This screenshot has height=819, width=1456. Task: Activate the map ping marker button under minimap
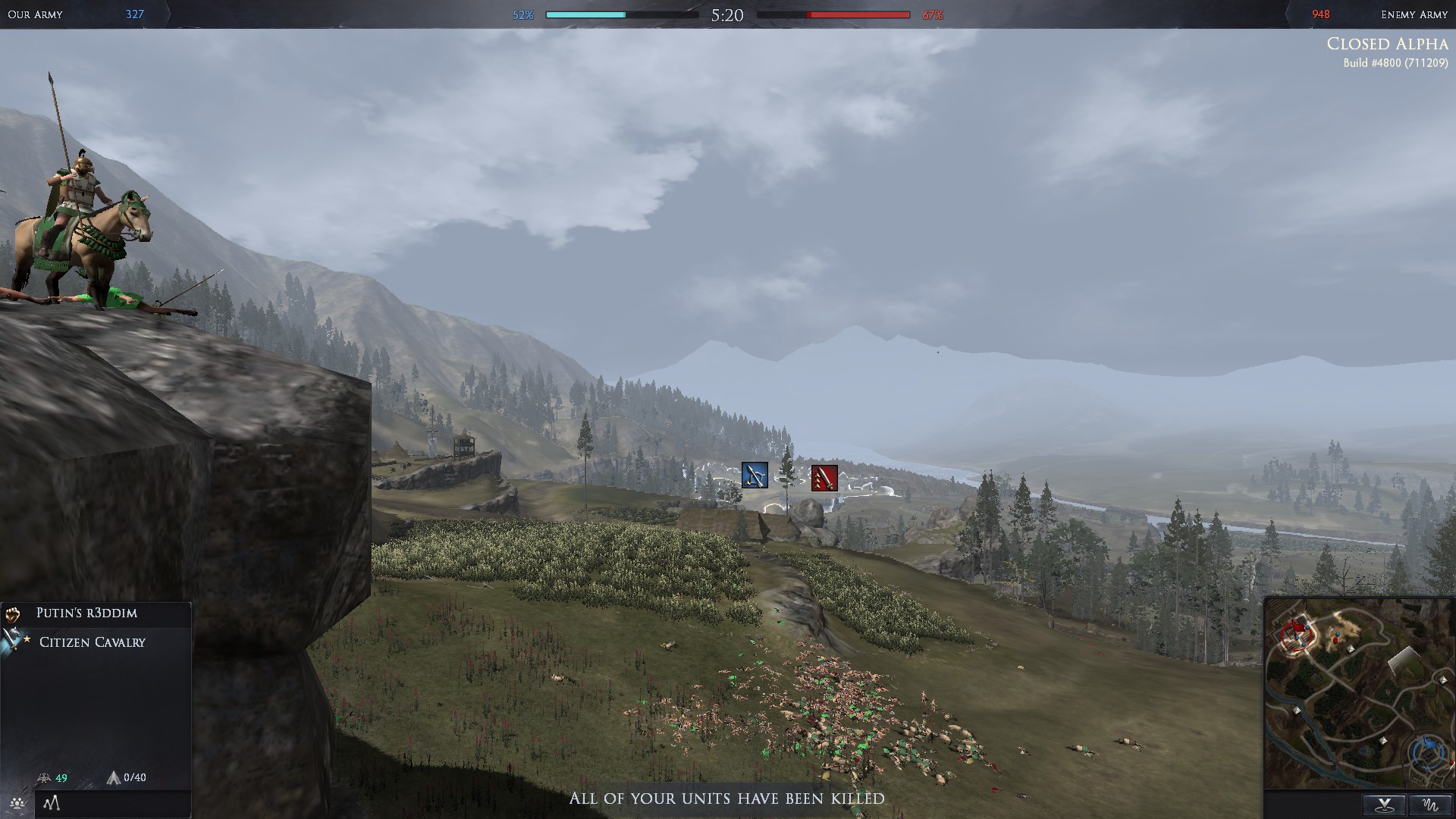coord(1385,805)
